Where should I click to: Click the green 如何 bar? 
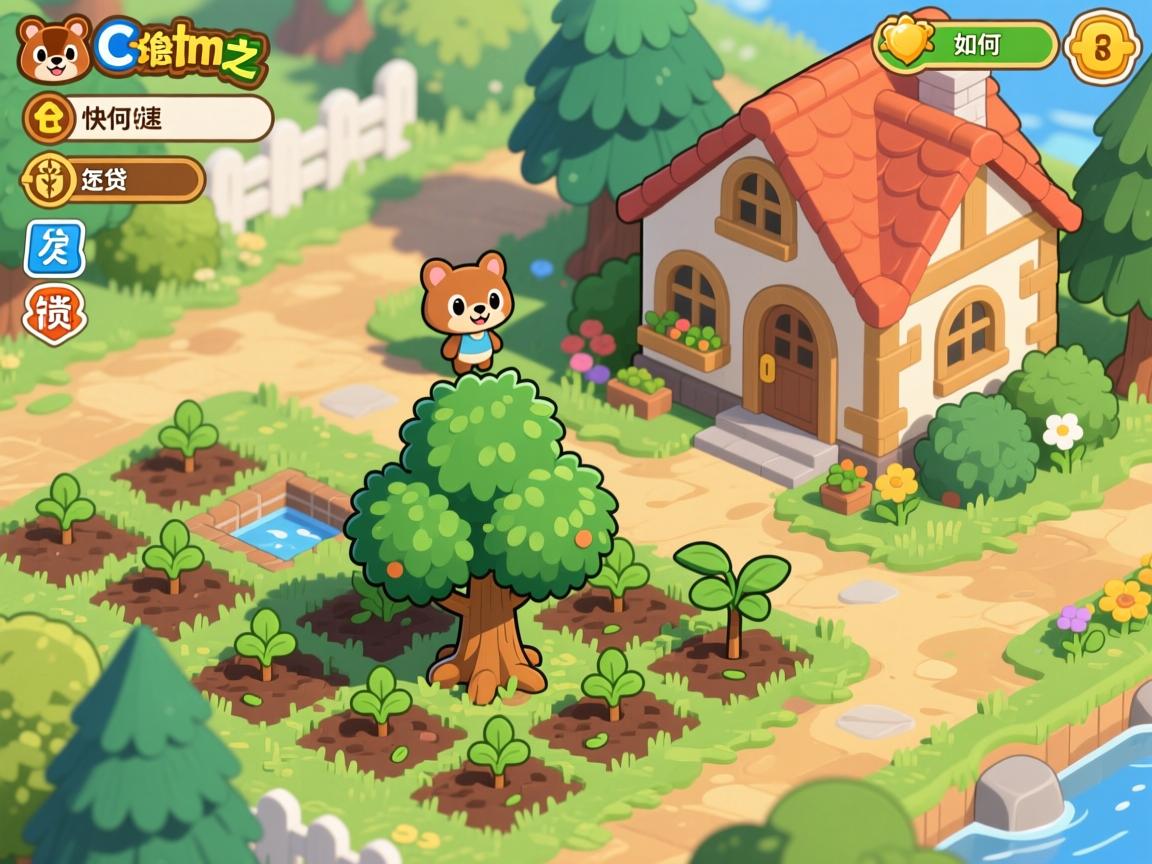(966, 45)
